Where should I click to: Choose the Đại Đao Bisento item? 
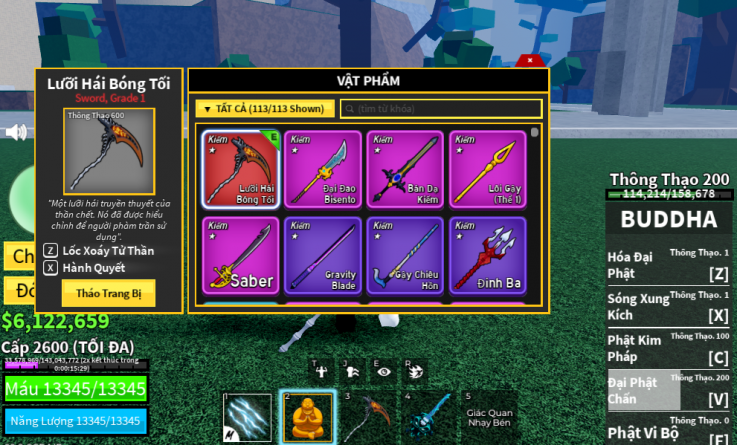(322, 168)
